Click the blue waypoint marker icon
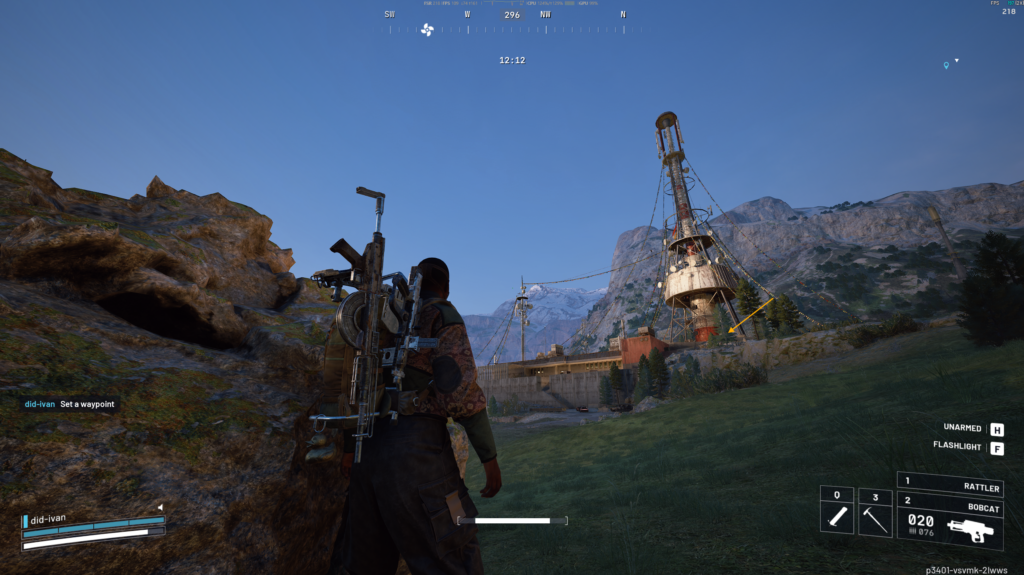The height and width of the screenshot is (575, 1024). point(946,66)
